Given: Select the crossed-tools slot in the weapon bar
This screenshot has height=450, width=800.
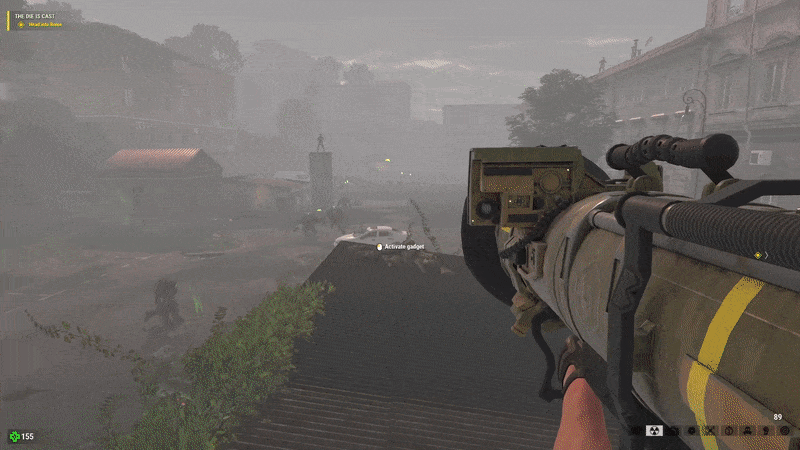Looking at the screenshot, I should (709, 431).
